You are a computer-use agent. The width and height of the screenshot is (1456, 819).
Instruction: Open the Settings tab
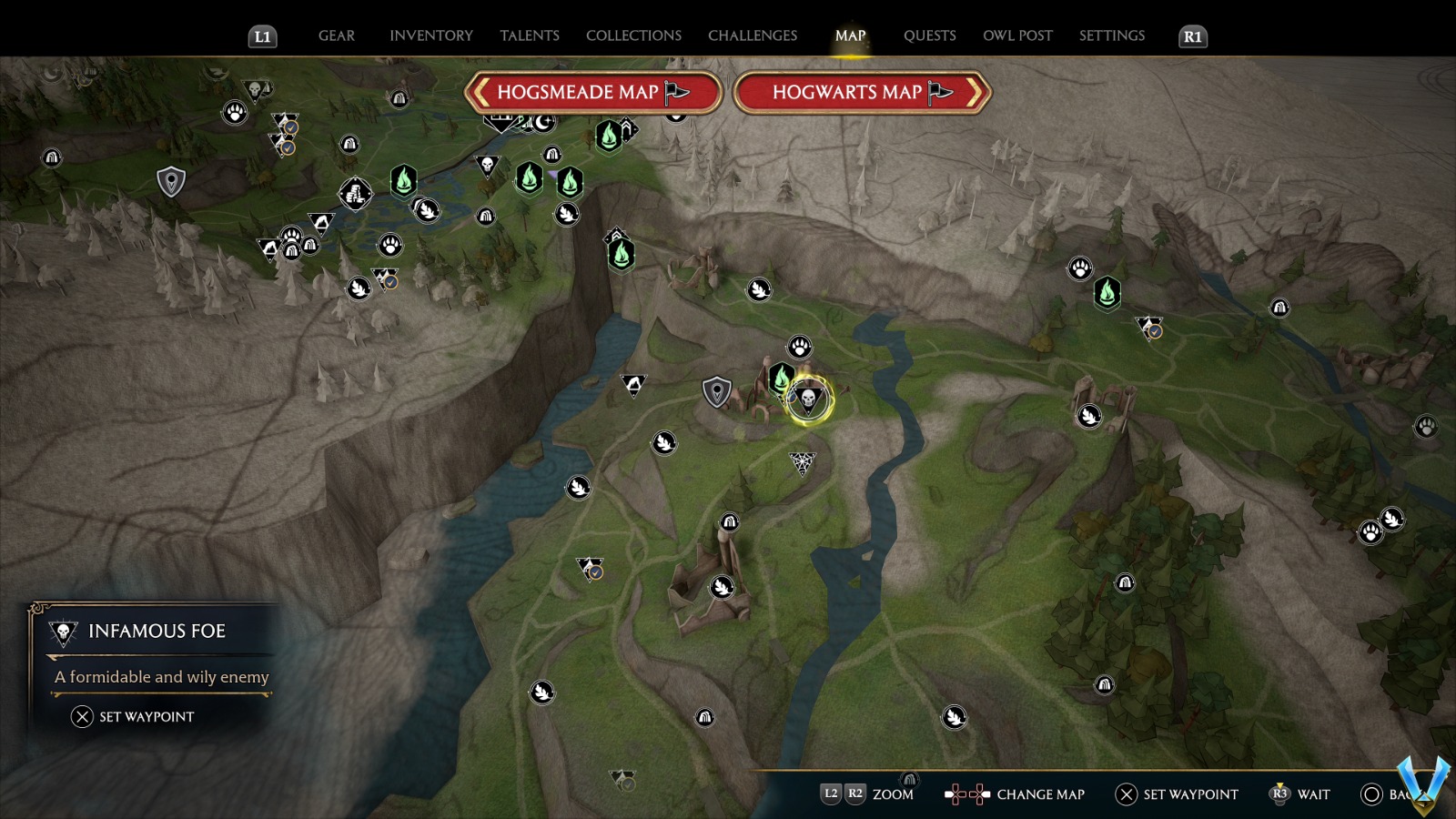(x=1111, y=35)
